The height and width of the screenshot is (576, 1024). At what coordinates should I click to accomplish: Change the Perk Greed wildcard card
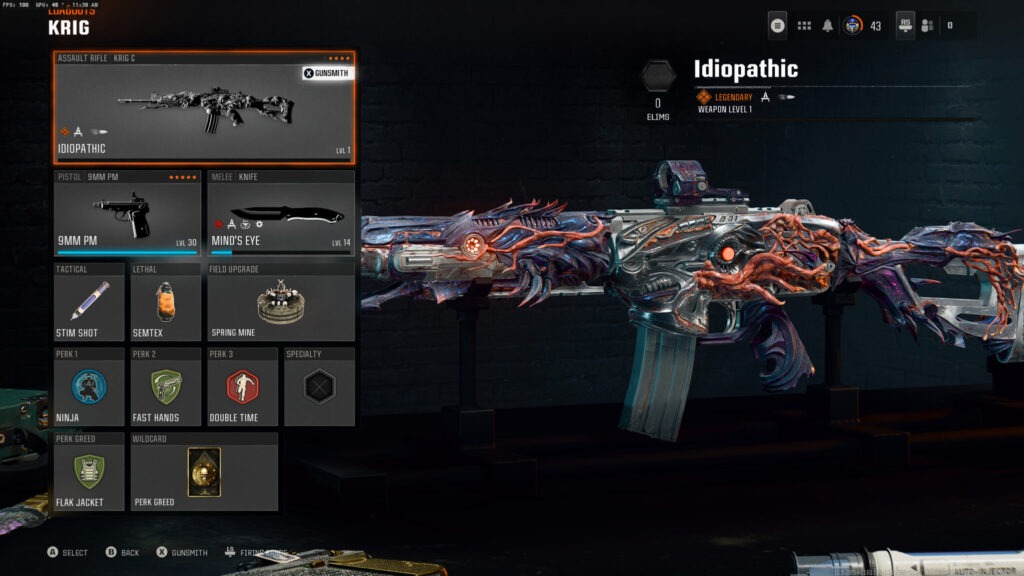pos(204,472)
